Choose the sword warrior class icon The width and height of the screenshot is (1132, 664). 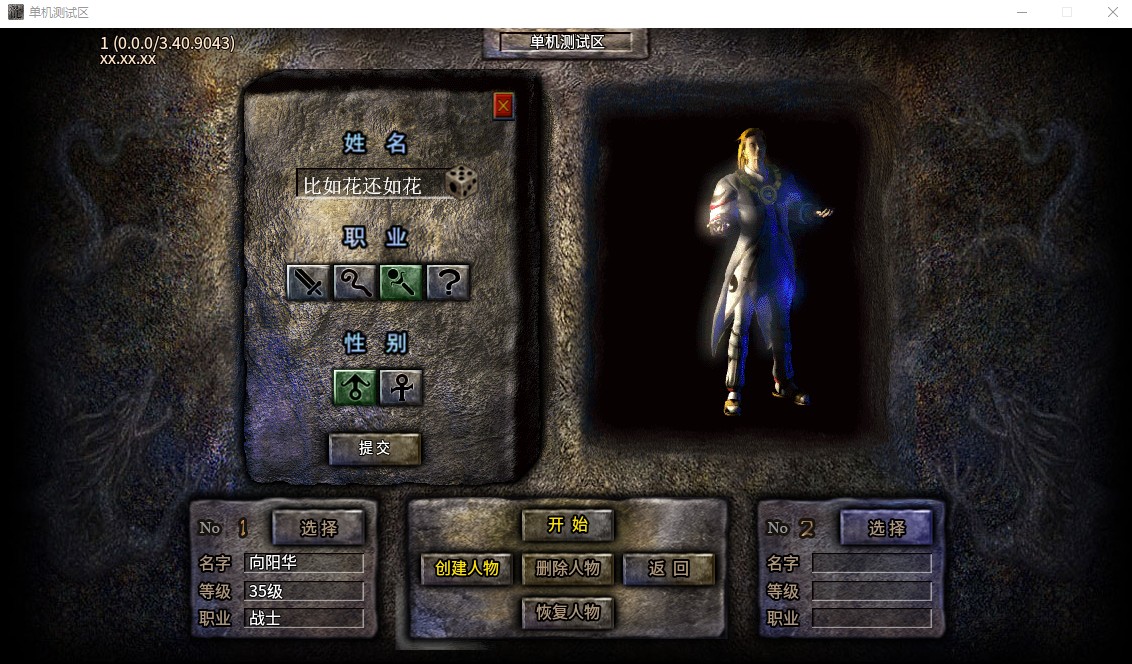point(308,283)
